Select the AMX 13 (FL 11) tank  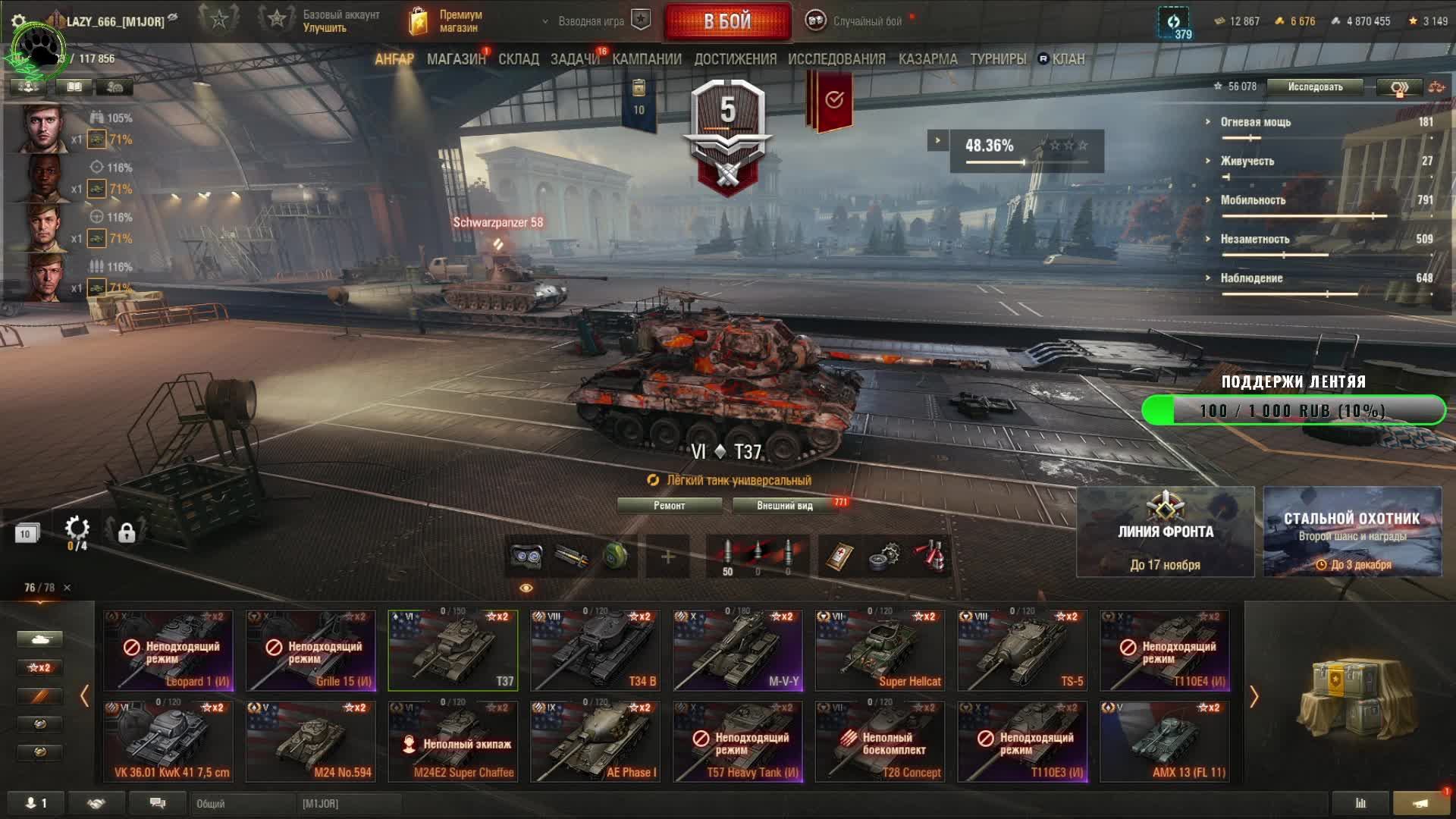point(1165,741)
